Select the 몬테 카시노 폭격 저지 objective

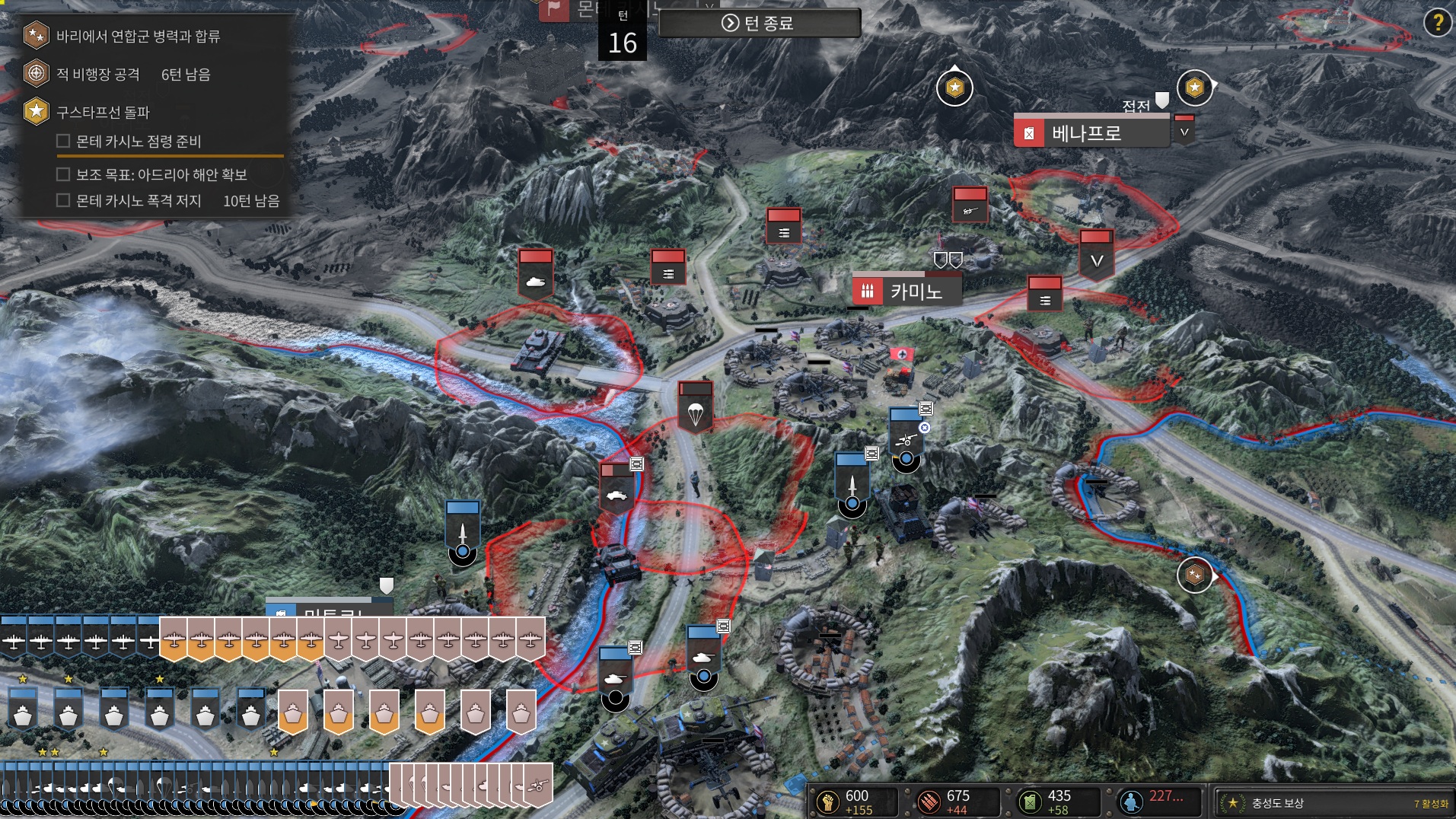[x=139, y=201]
